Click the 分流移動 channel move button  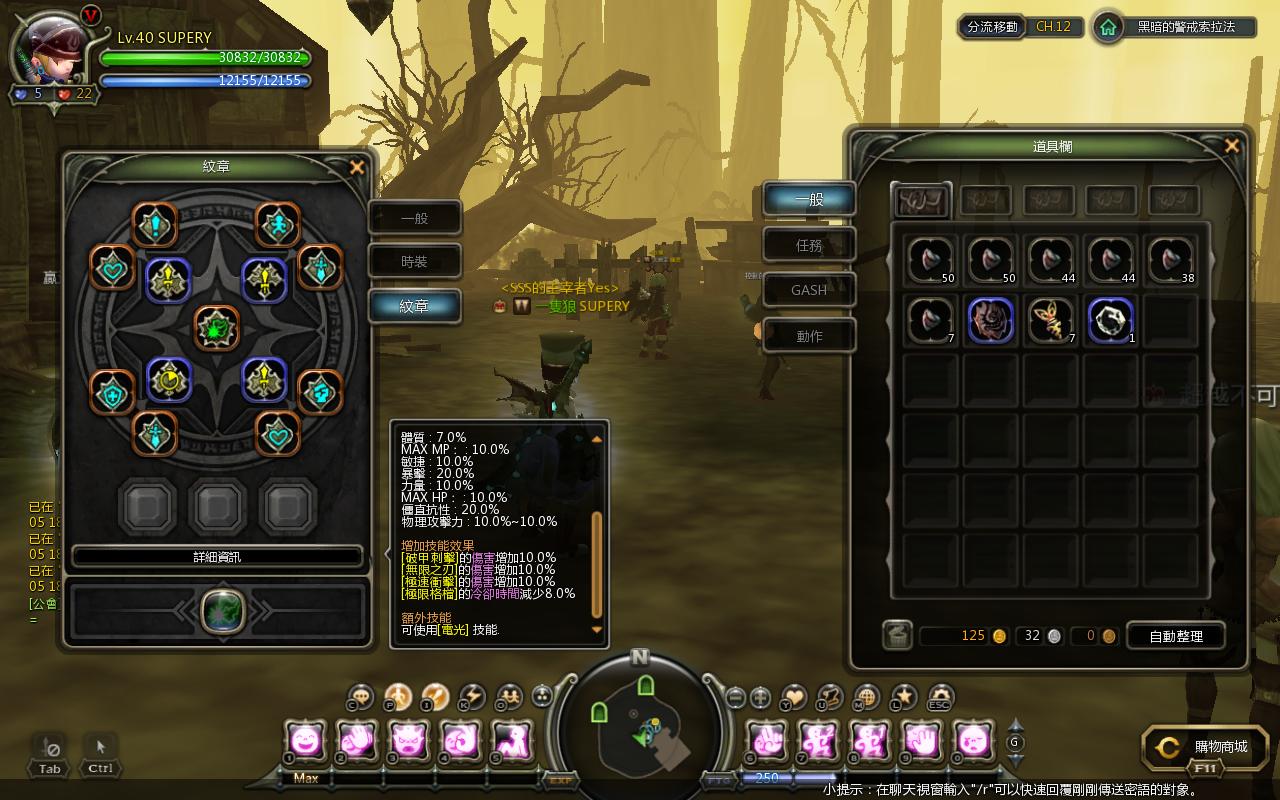coord(992,27)
